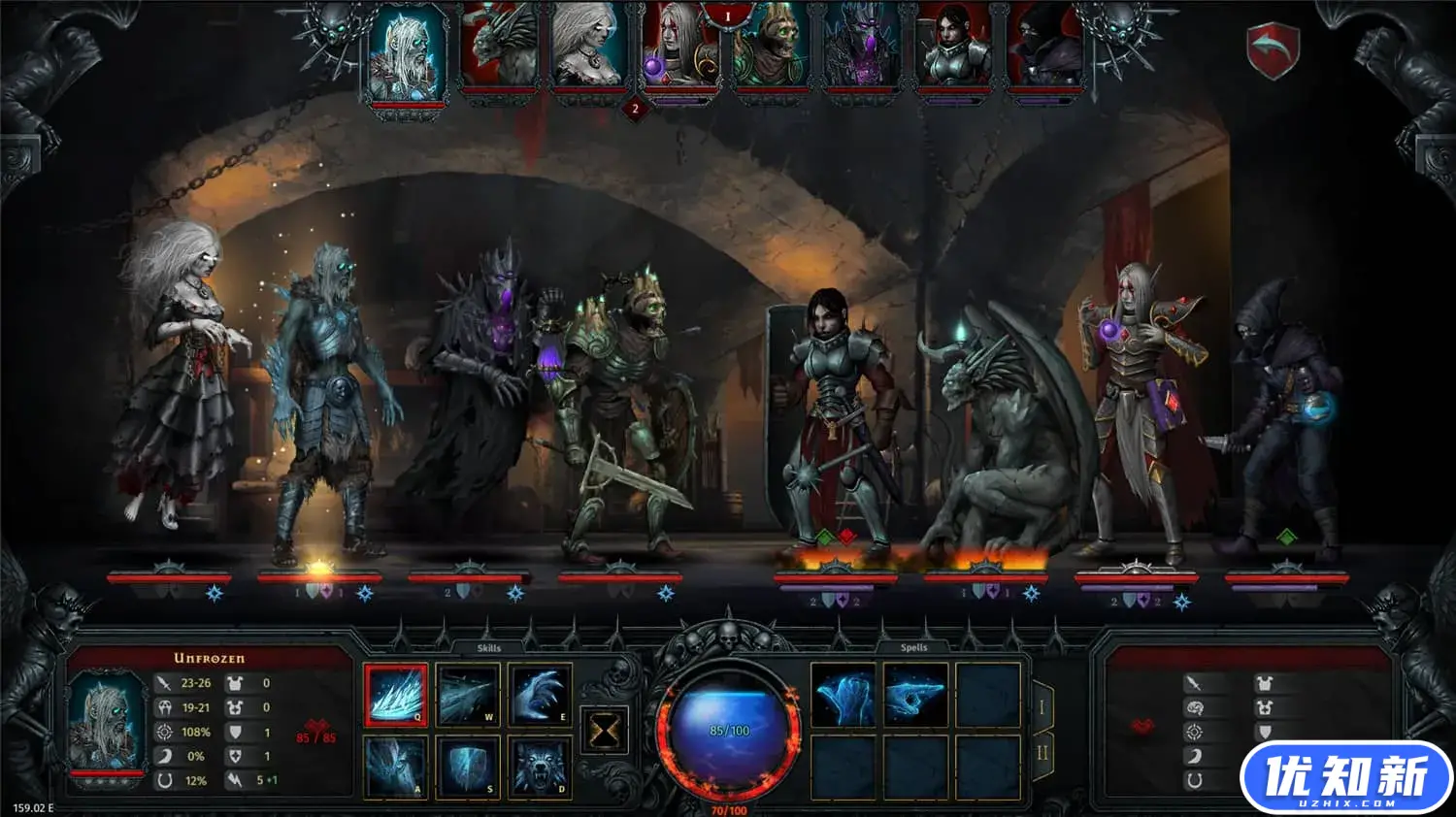Switch to spell page II
This screenshot has width=1456, height=817.
[1042, 753]
